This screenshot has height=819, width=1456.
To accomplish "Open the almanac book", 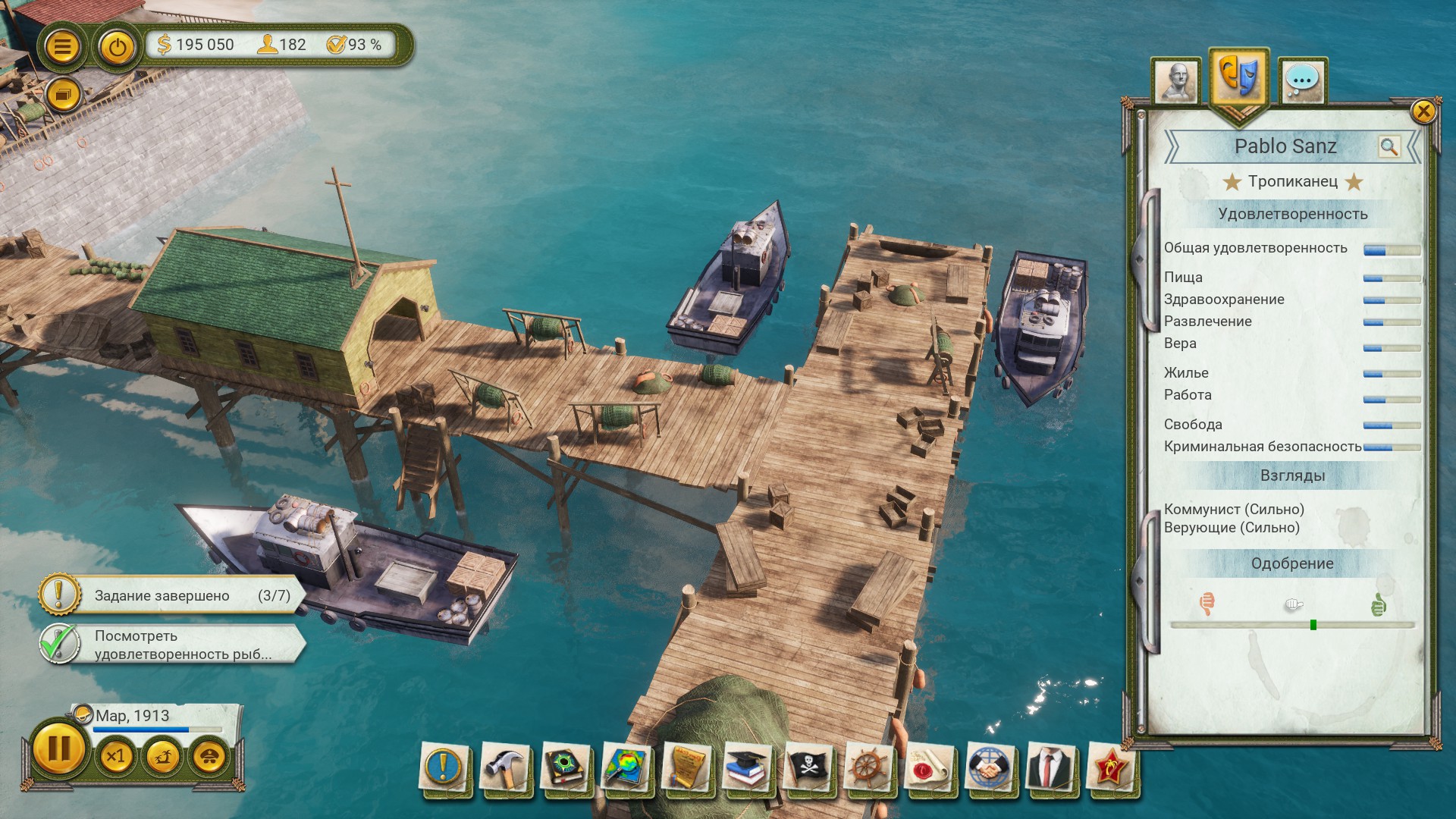I will coord(565,767).
